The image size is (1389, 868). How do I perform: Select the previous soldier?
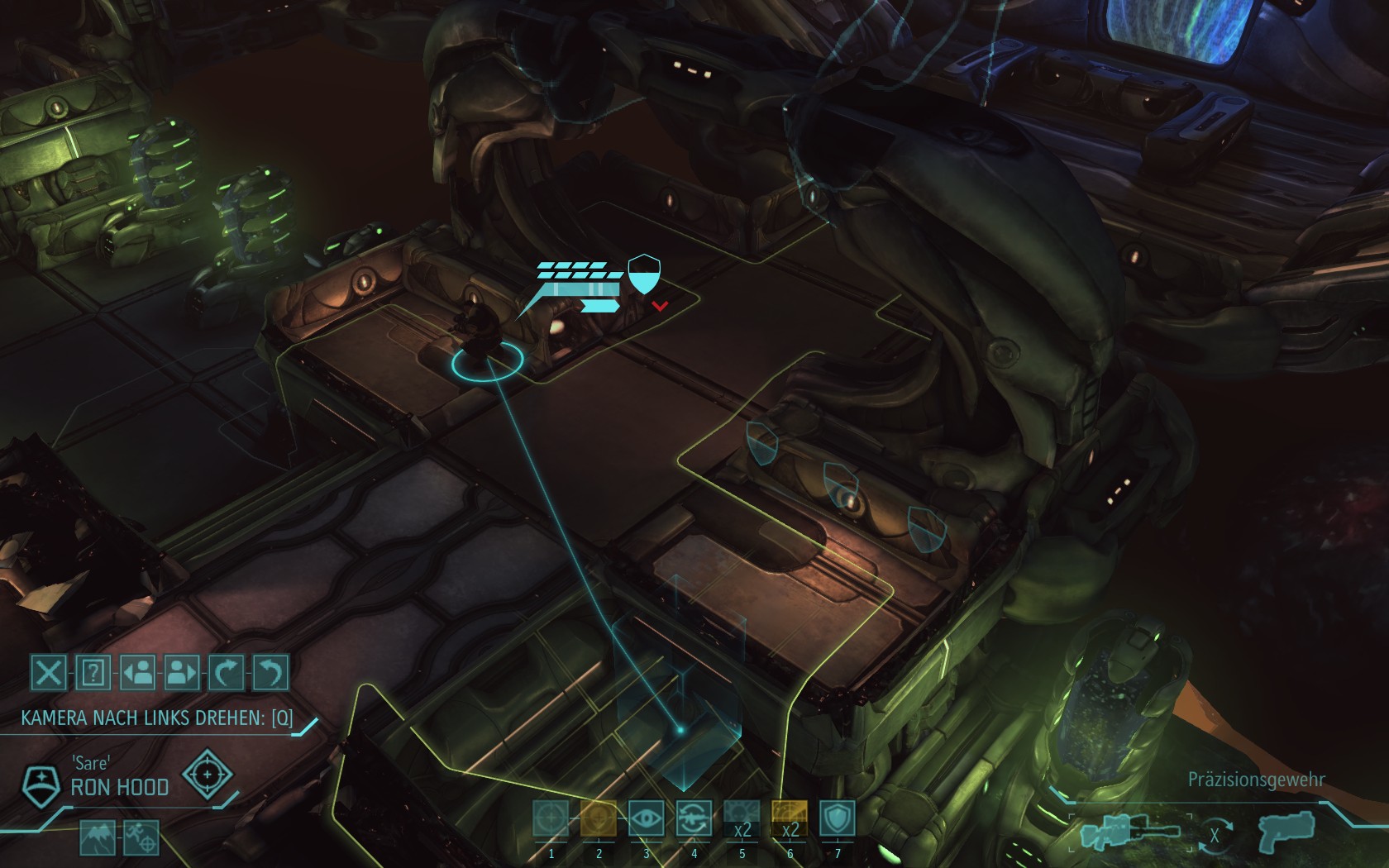coord(138,673)
